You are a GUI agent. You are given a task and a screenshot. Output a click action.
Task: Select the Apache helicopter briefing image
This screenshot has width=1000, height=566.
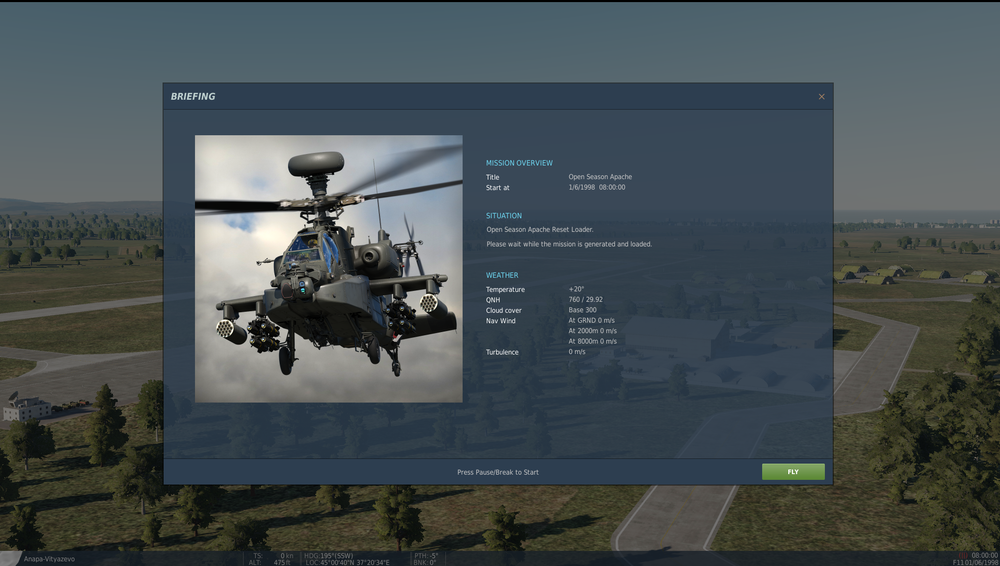[x=329, y=268]
